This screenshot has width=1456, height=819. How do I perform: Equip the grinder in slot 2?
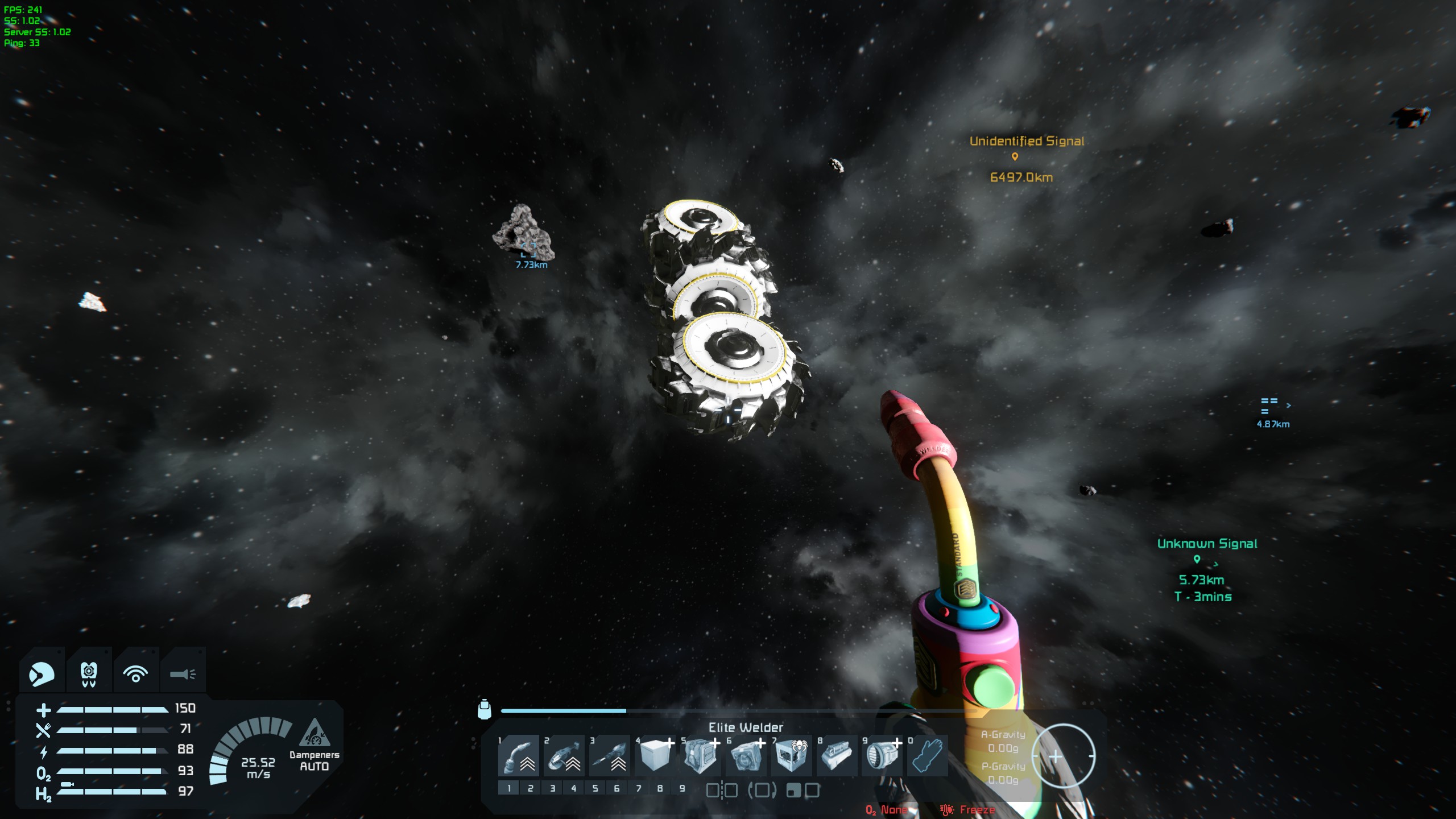click(564, 756)
